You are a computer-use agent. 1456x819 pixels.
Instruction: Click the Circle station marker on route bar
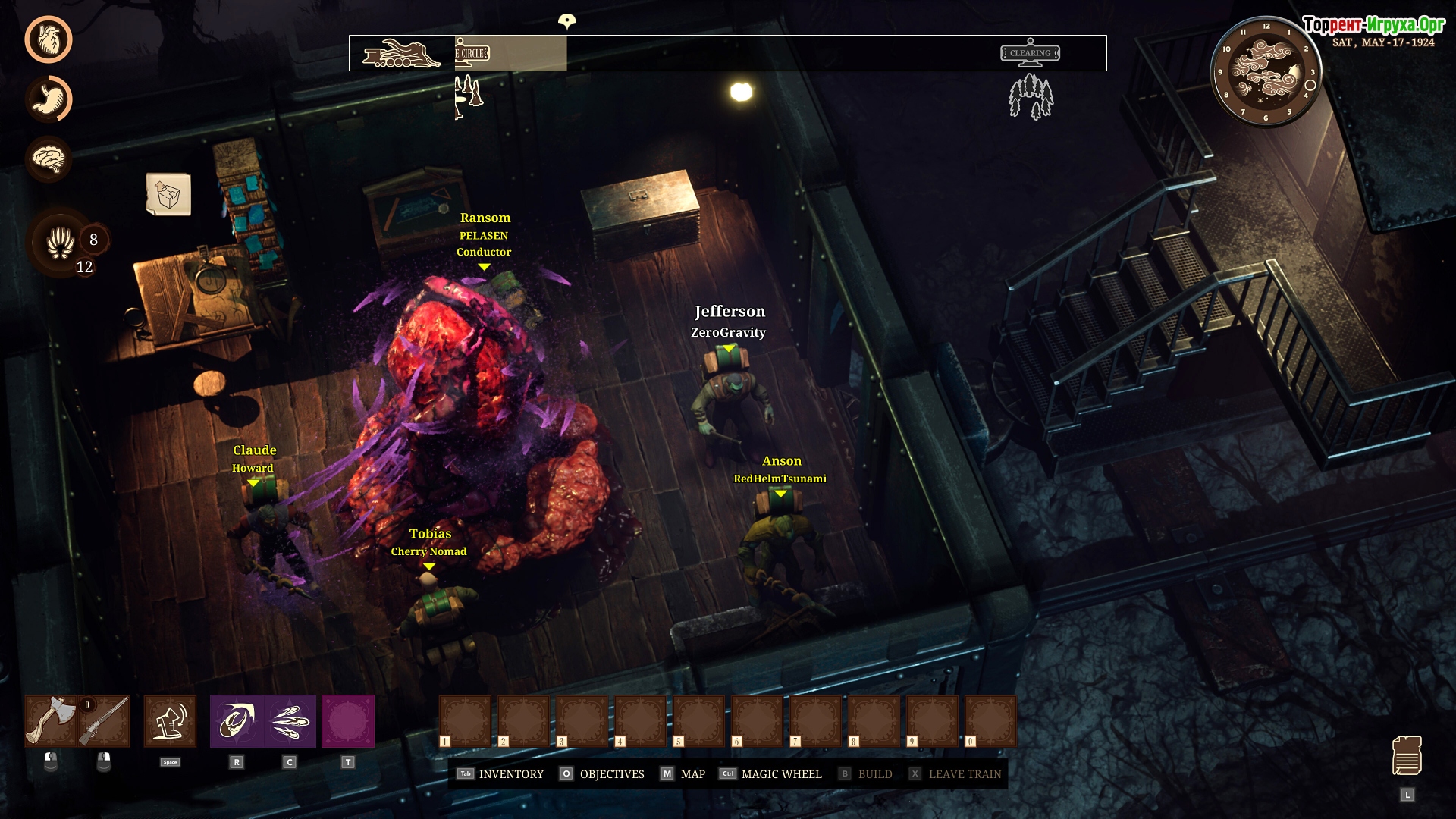472,53
